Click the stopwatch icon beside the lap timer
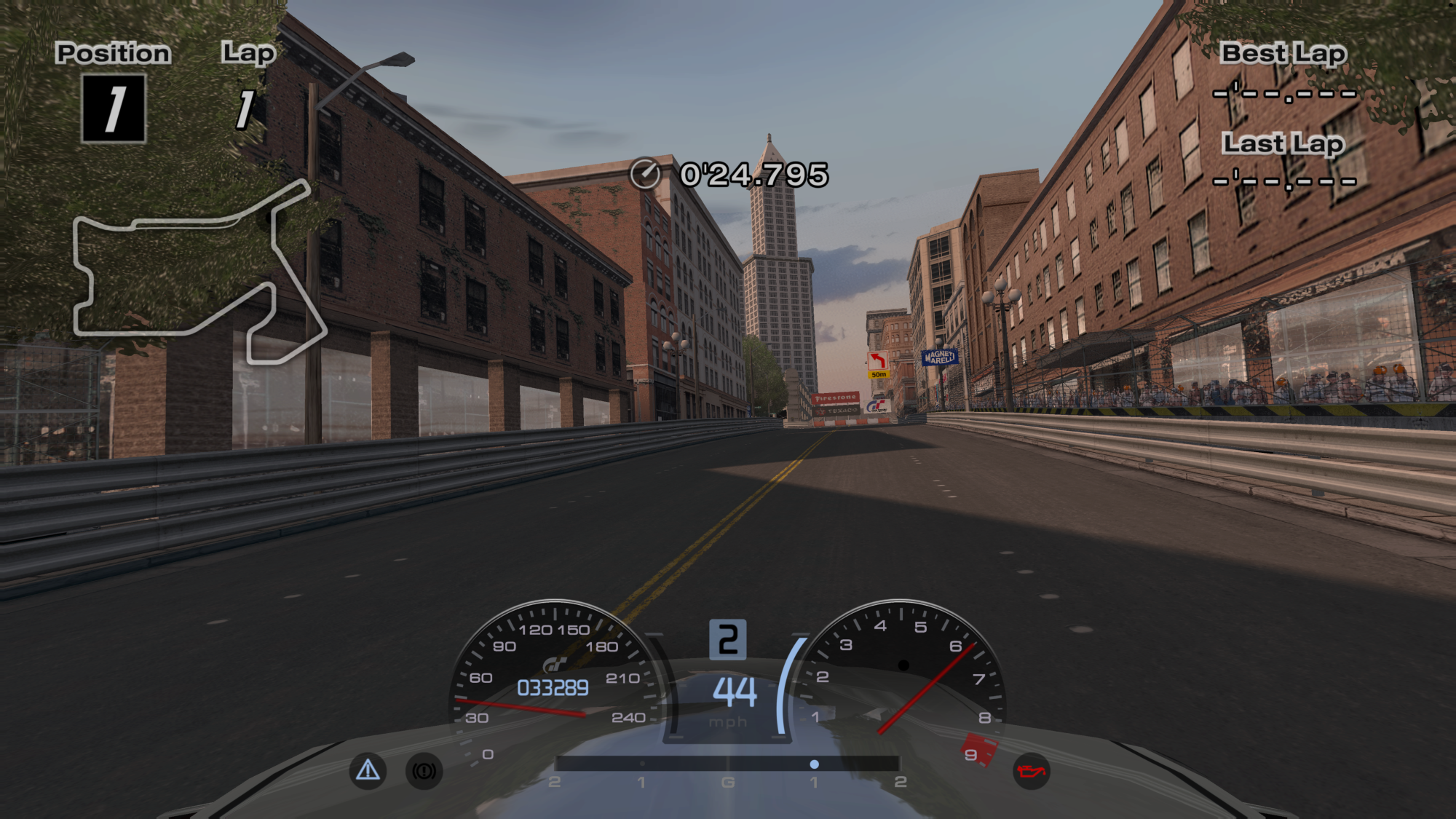The image size is (1456, 819). [x=645, y=174]
